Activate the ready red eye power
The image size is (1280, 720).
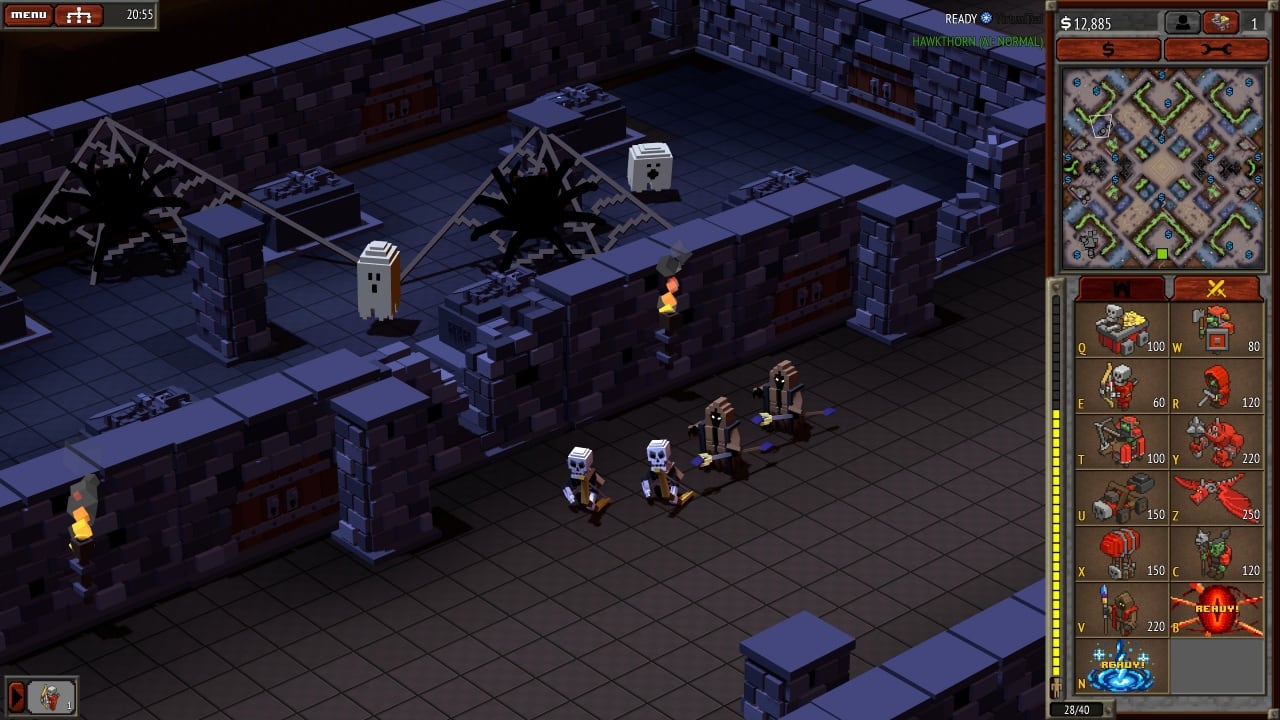click(1216, 610)
